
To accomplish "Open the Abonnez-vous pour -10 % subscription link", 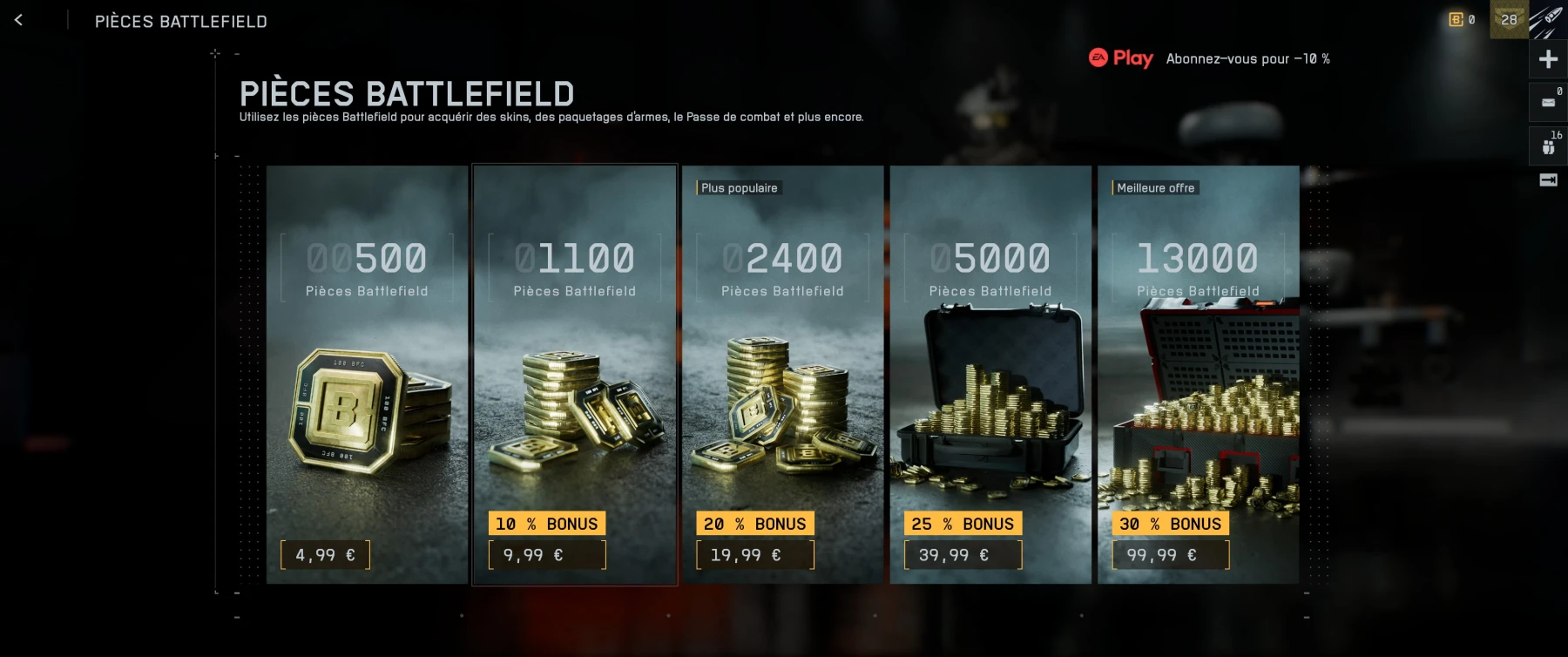I will 1249,58.
